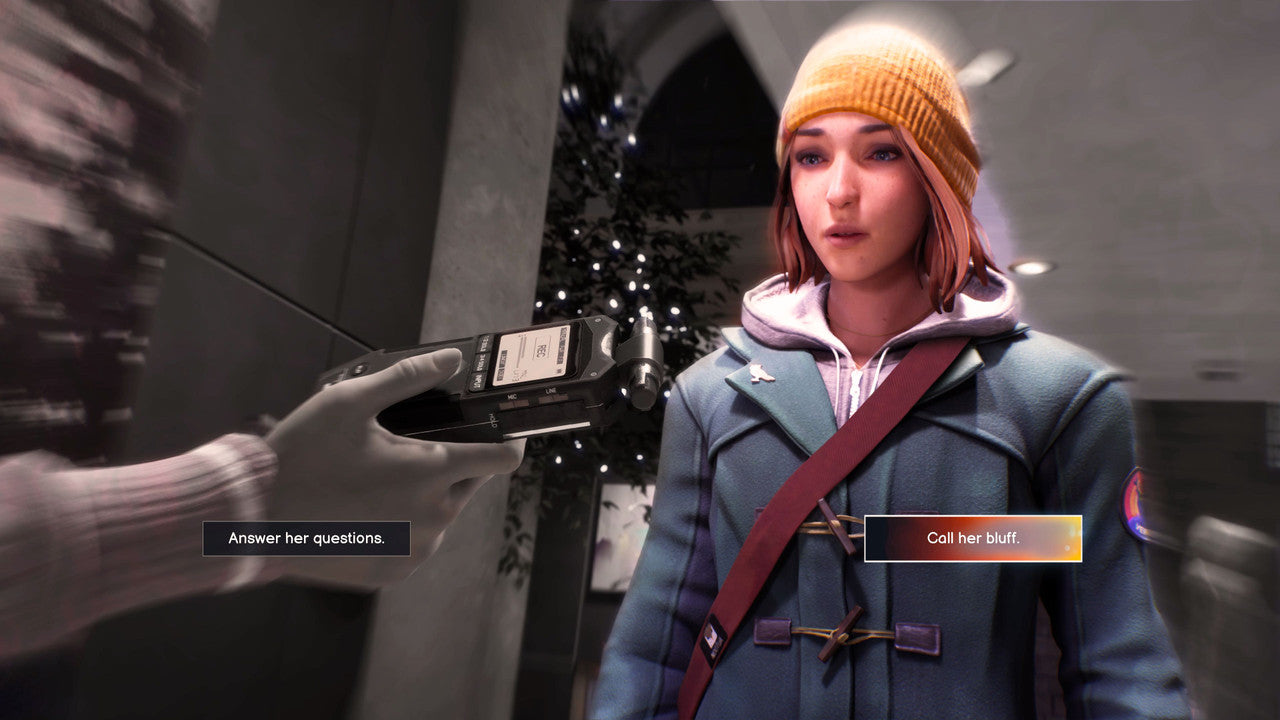
Task: Select the "Call her bluff." response
Action: (x=973, y=538)
